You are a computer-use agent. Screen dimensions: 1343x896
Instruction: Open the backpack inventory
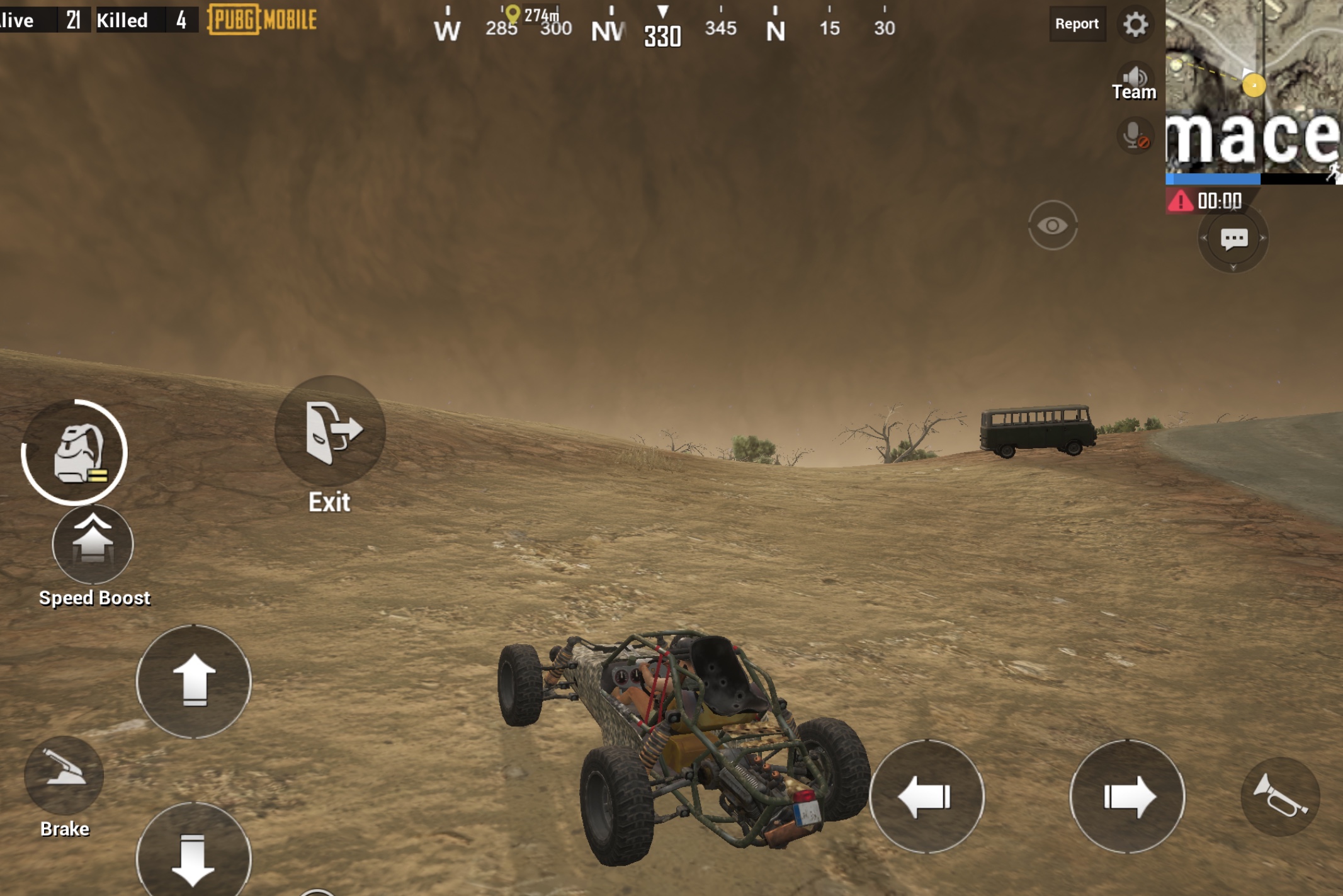click(76, 452)
